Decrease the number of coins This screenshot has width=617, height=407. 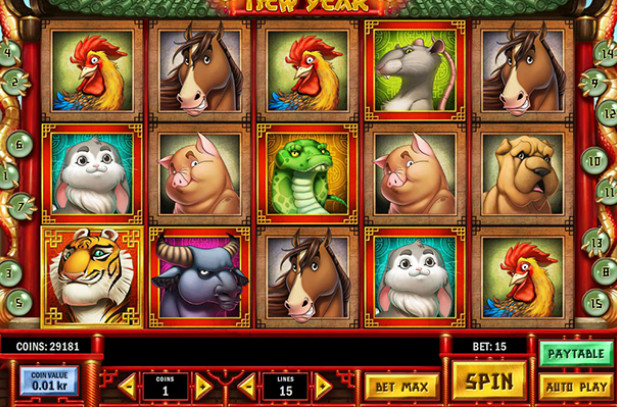click(x=127, y=385)
